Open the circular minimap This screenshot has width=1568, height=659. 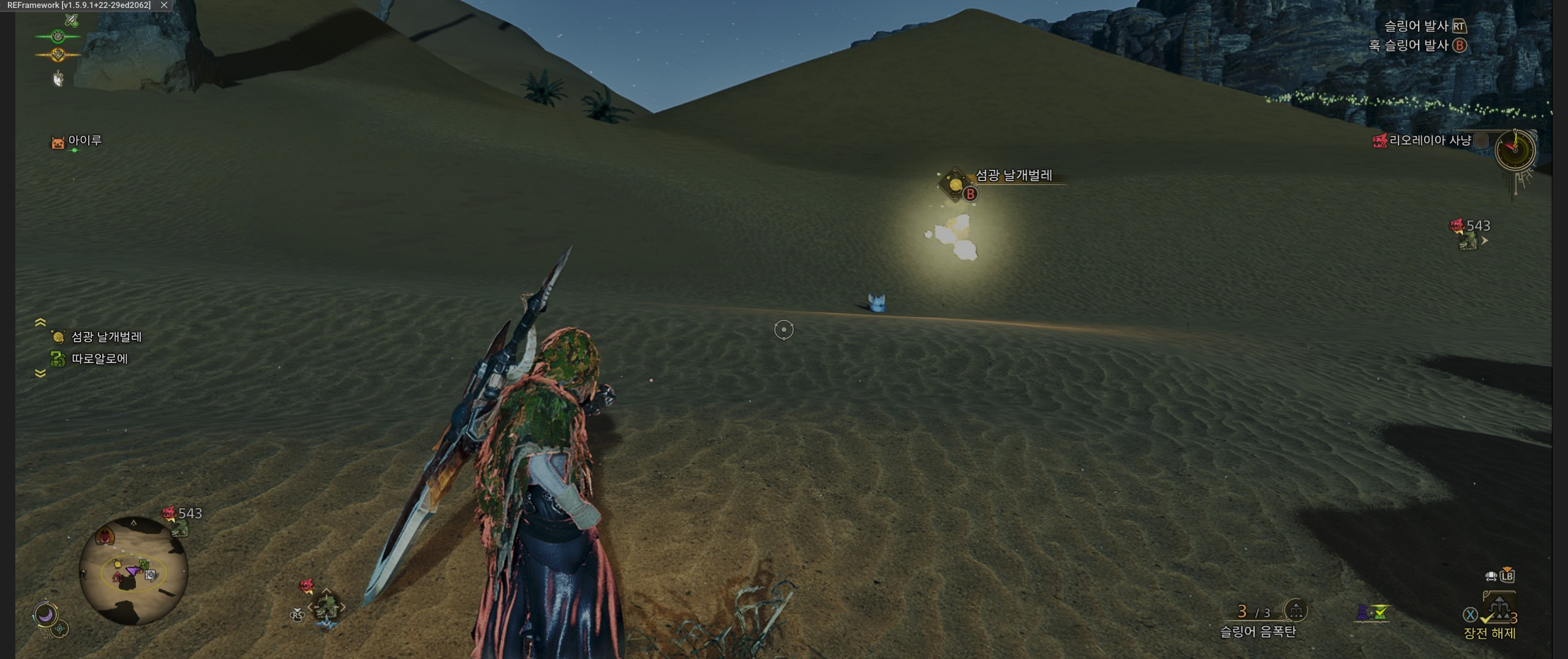(134, 571)
